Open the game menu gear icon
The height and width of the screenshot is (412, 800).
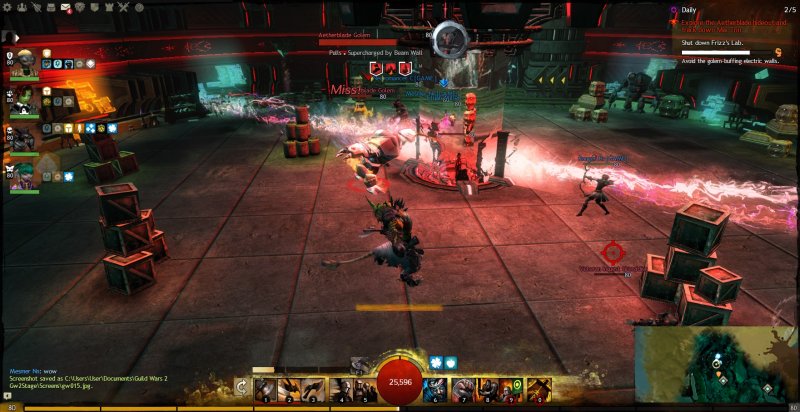pyautogui.click(x=8, y=7)
